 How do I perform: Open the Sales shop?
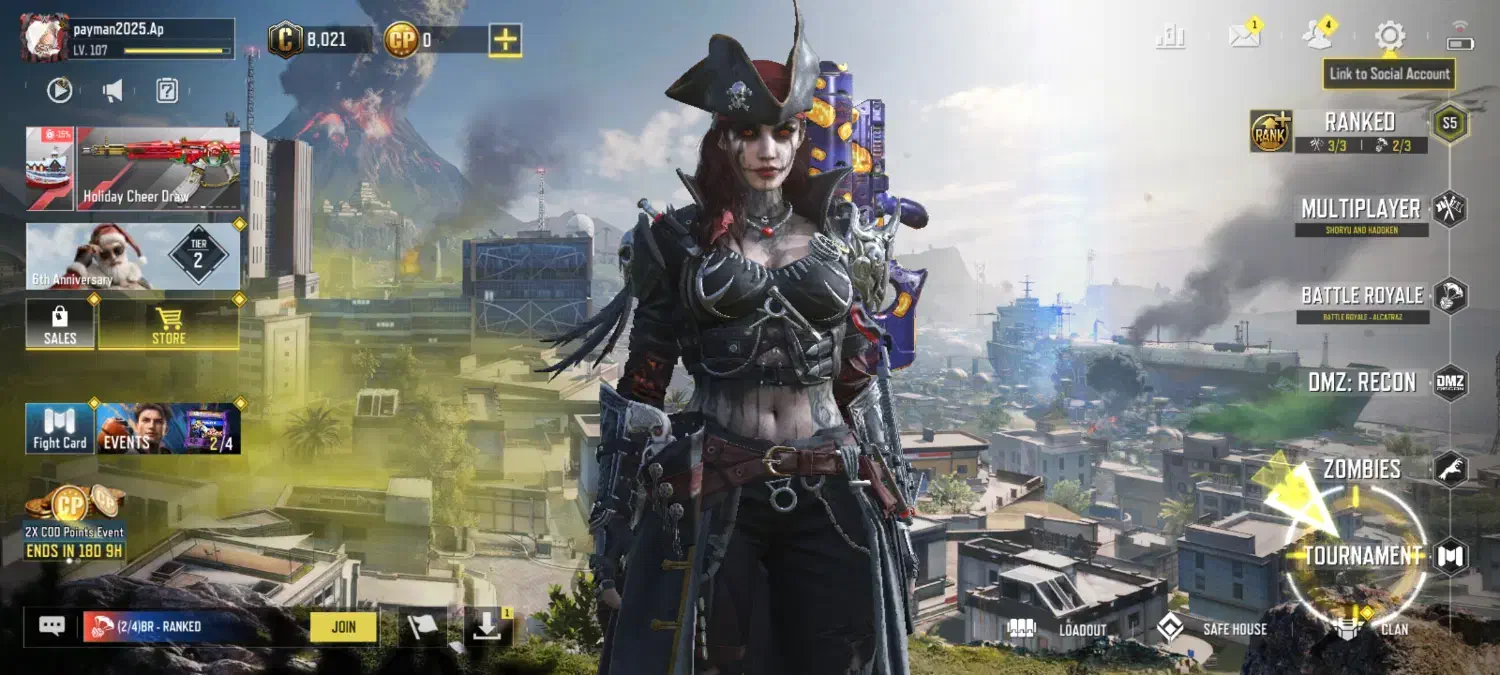point(60,324)
